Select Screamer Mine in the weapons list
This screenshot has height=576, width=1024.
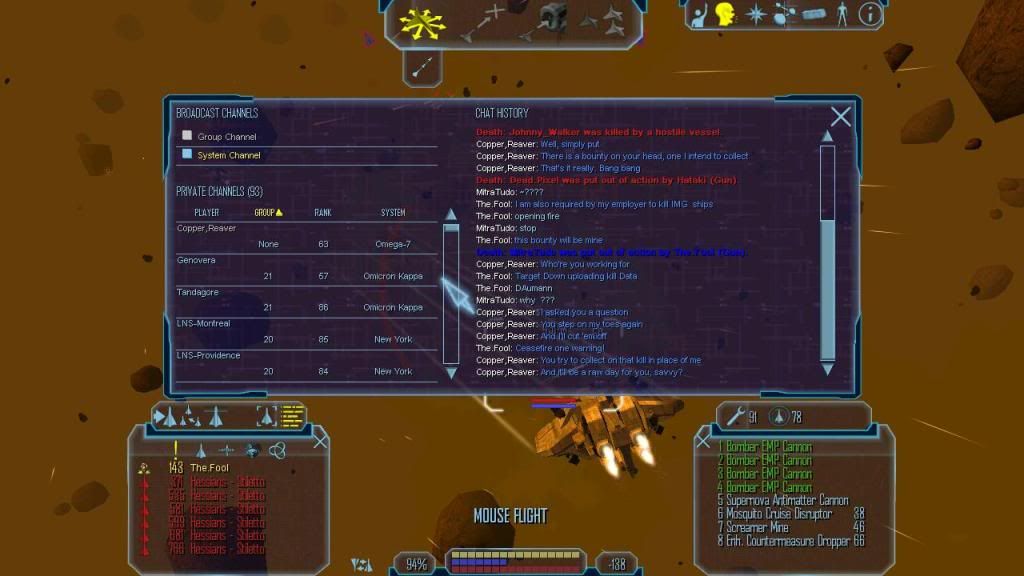click(x=761, y=527)
